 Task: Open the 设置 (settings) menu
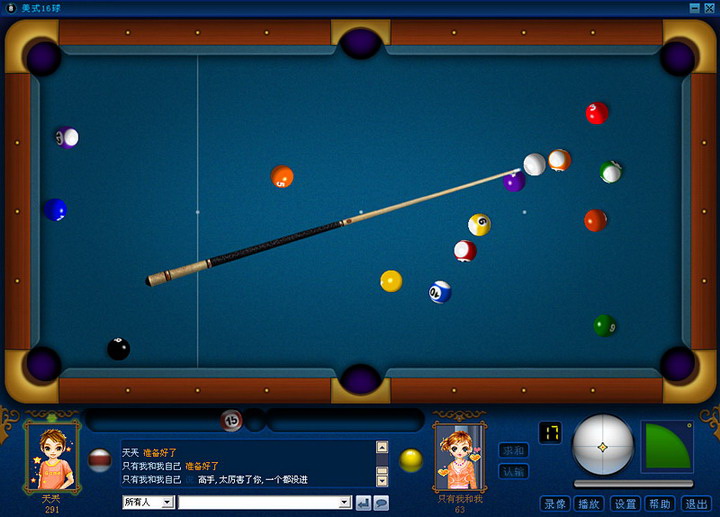pos(625,504)
